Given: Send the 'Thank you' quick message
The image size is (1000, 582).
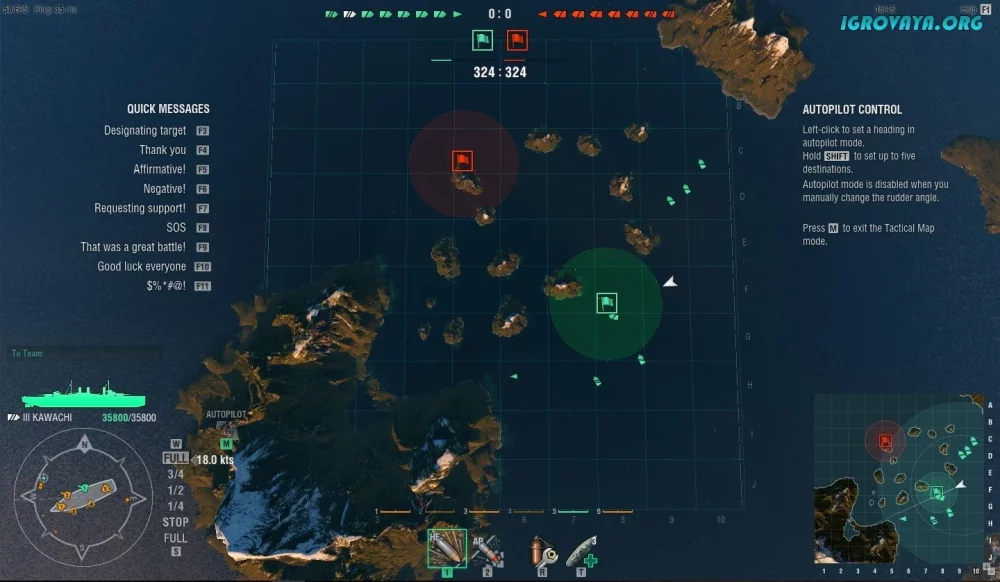Looking at the screenshot, I should click(162, 150).
